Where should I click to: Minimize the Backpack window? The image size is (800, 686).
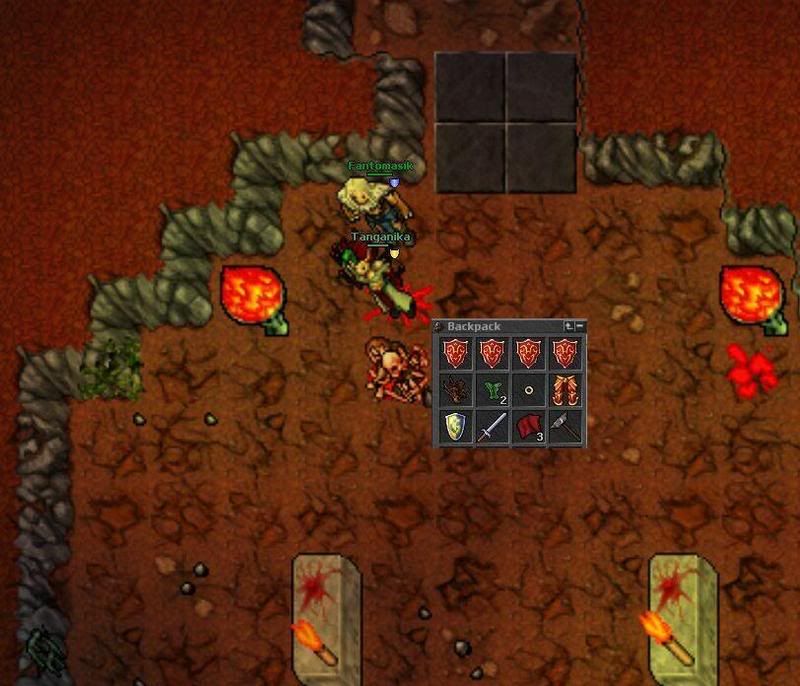[x=580, y=326]
